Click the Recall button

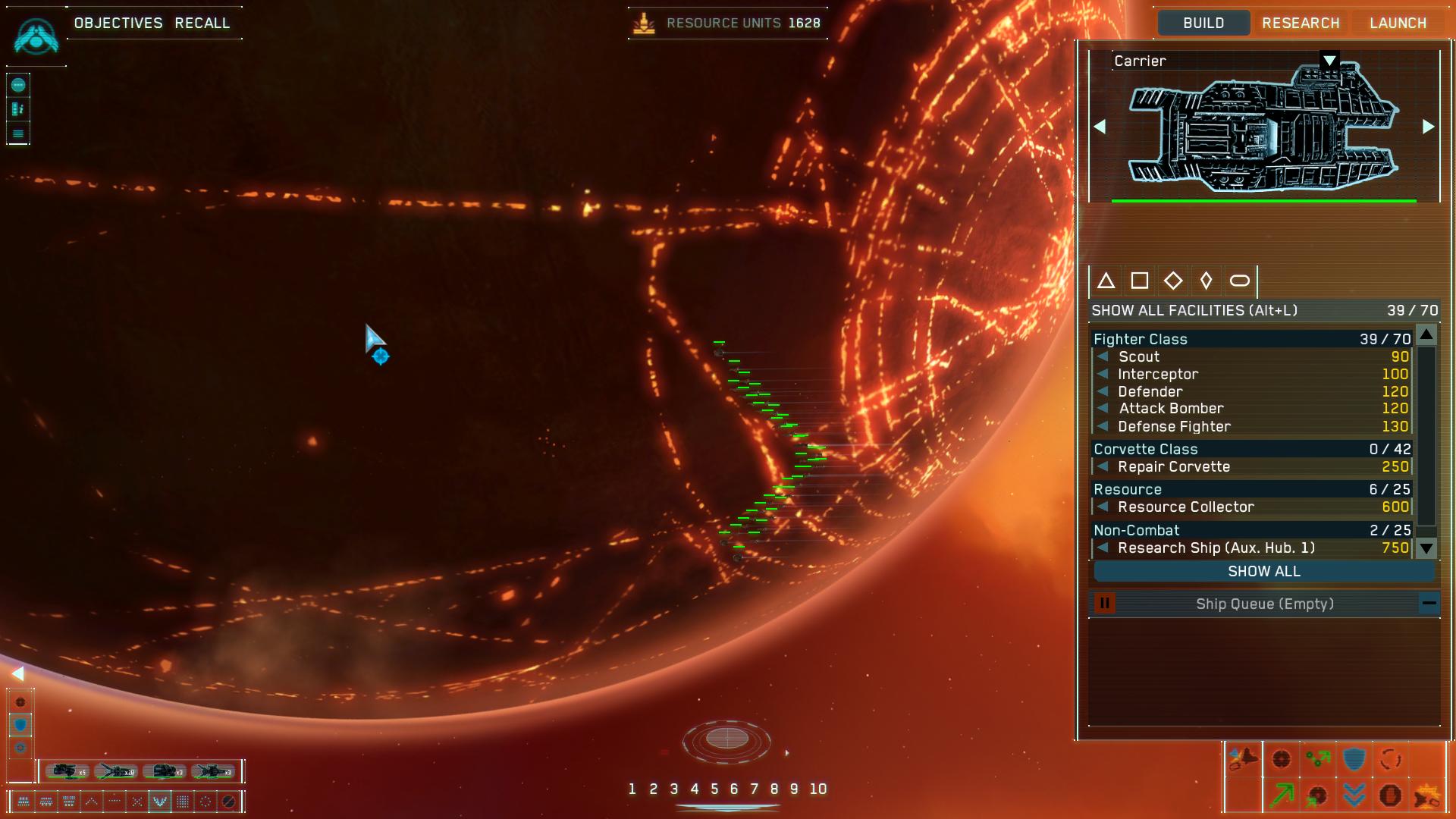pos(202,23)
